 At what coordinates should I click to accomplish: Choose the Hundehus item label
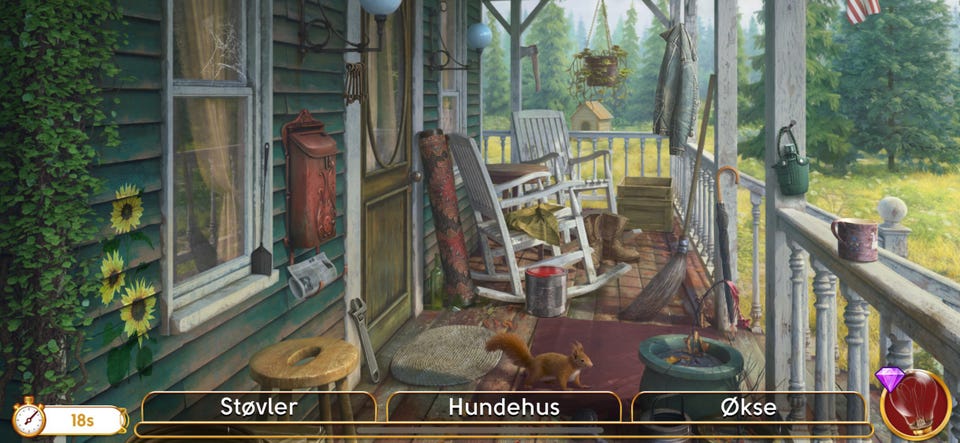click(x=503, y=407)
